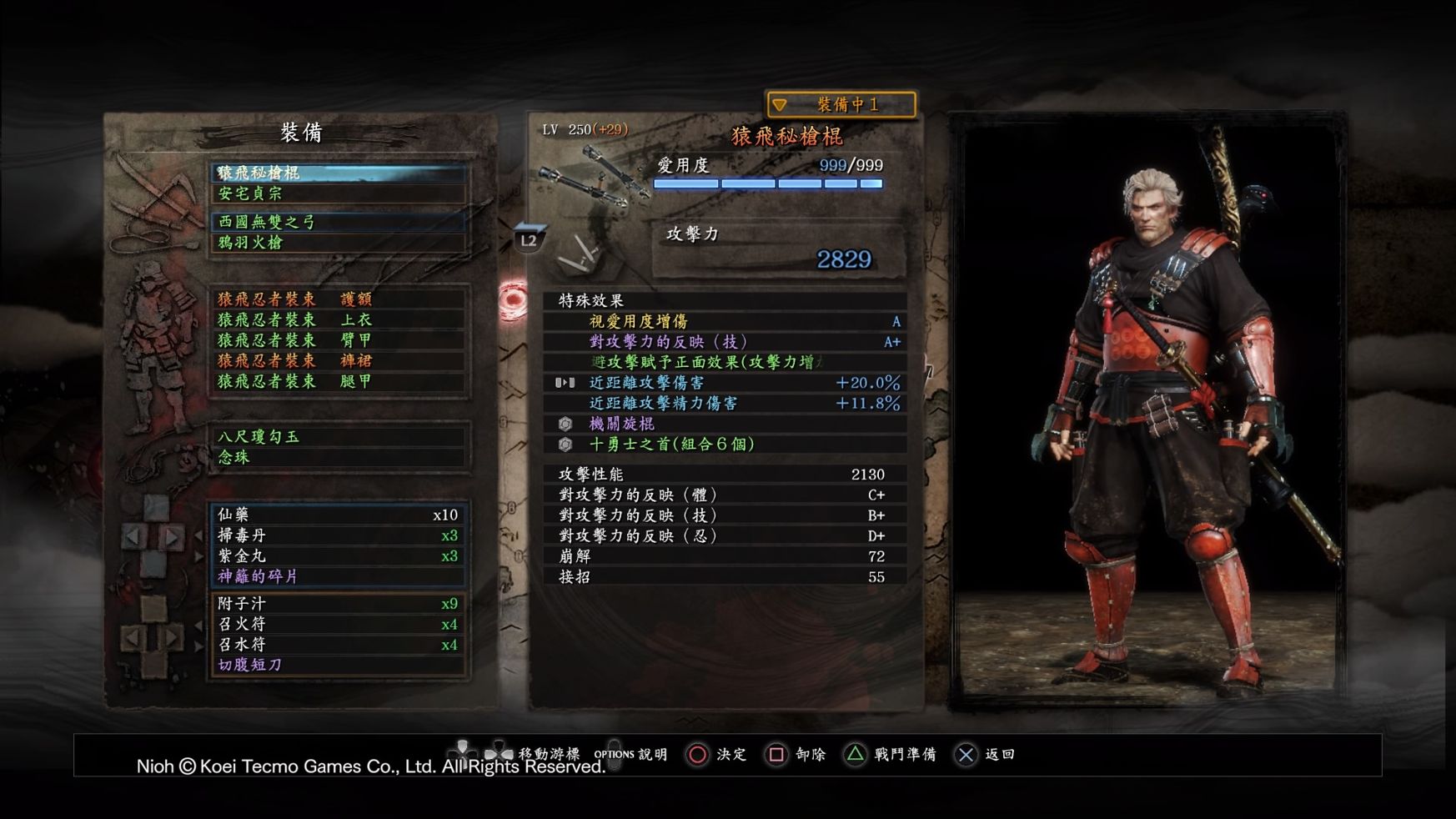
Task: Pick the 鴉羽火槍 ranged weapon slot
Action: coord(338,243)
